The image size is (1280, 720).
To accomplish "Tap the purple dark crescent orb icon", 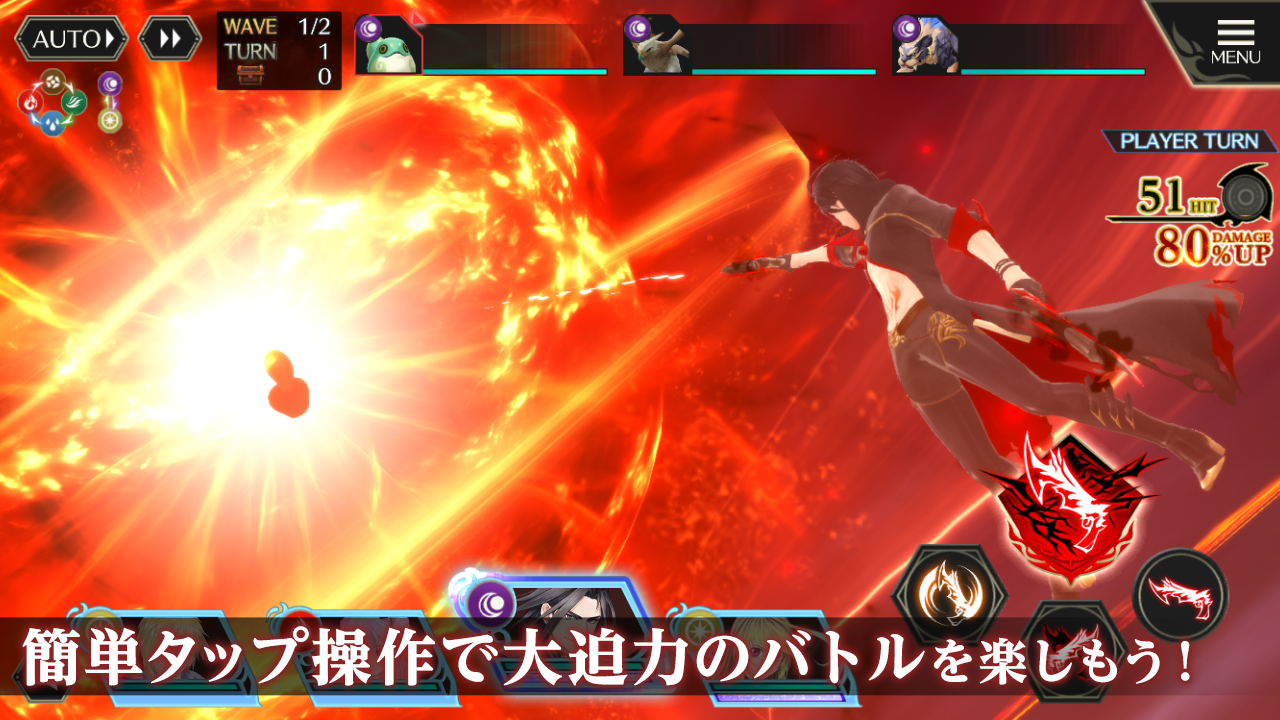I will coord(110,84).
